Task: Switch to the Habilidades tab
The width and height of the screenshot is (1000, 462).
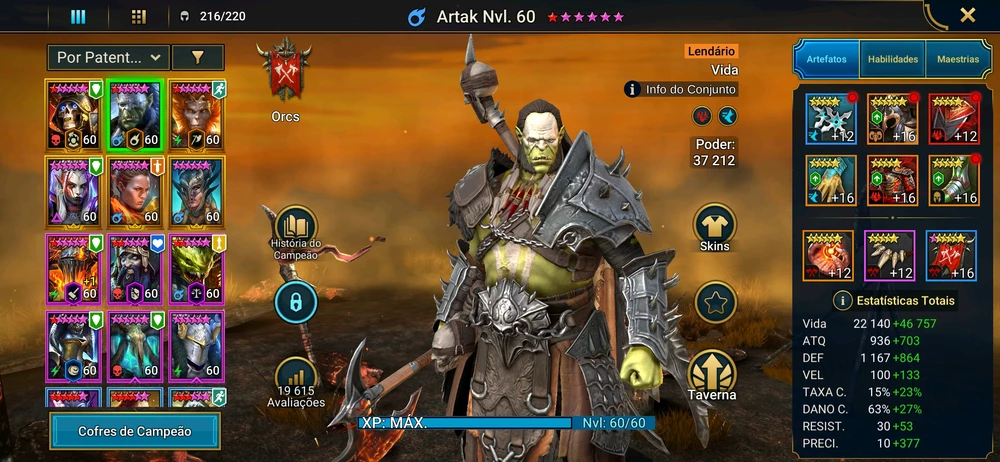Action: [892, 60]
